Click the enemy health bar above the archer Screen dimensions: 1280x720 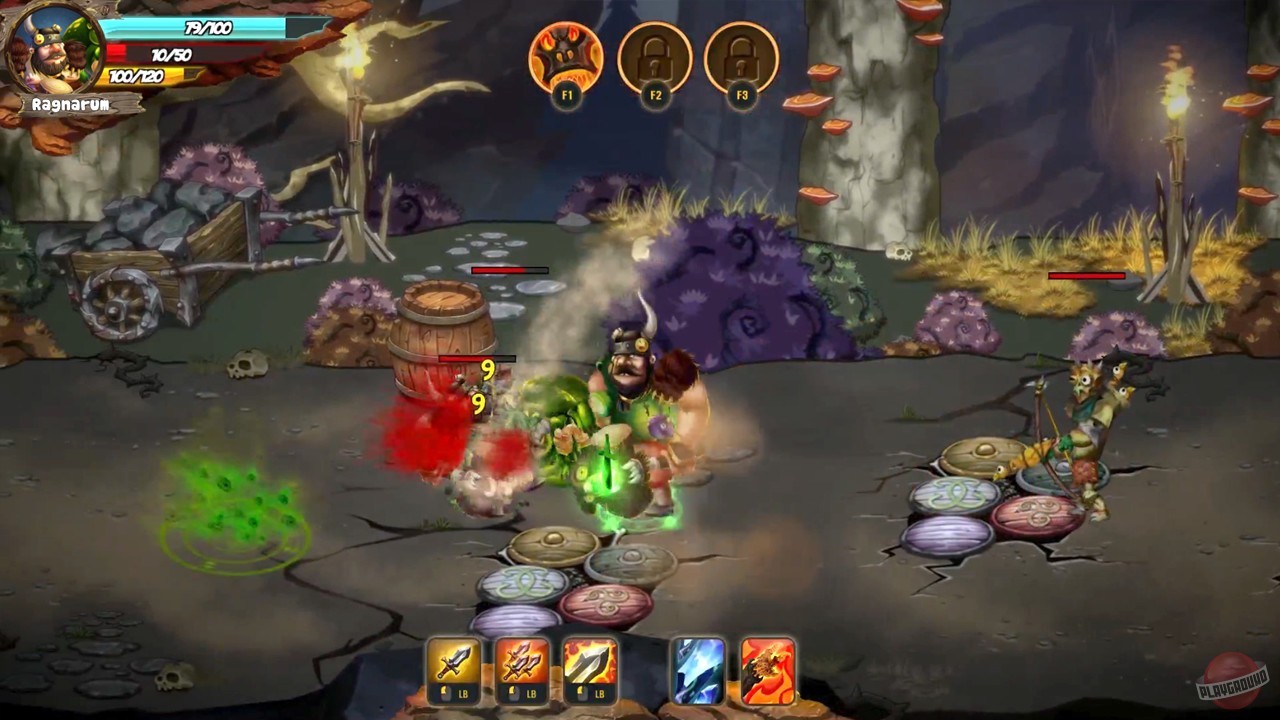[x=1085, y=273]
